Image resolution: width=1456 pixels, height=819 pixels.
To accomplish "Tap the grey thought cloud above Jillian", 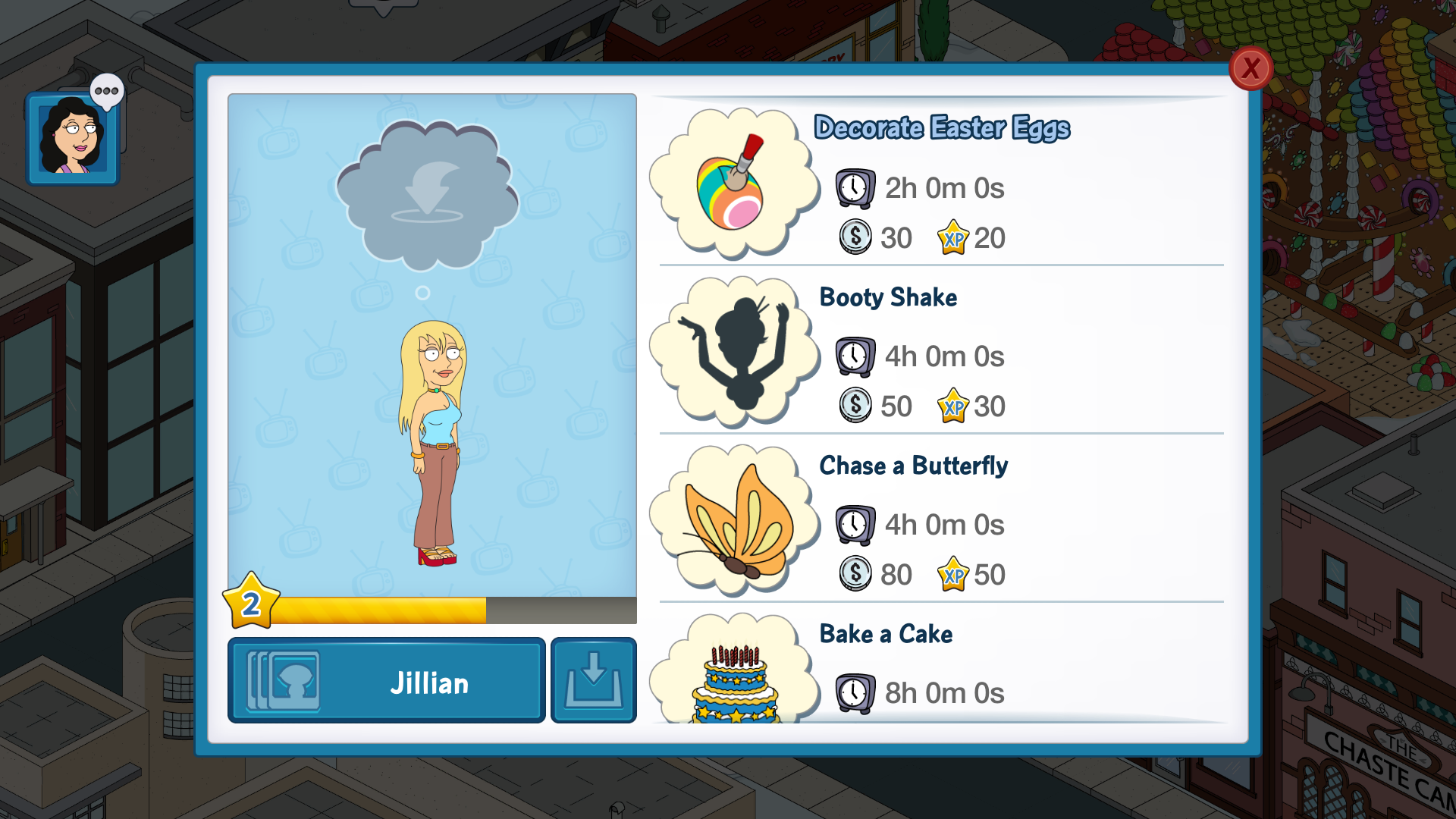I will [x=427, y=195].
